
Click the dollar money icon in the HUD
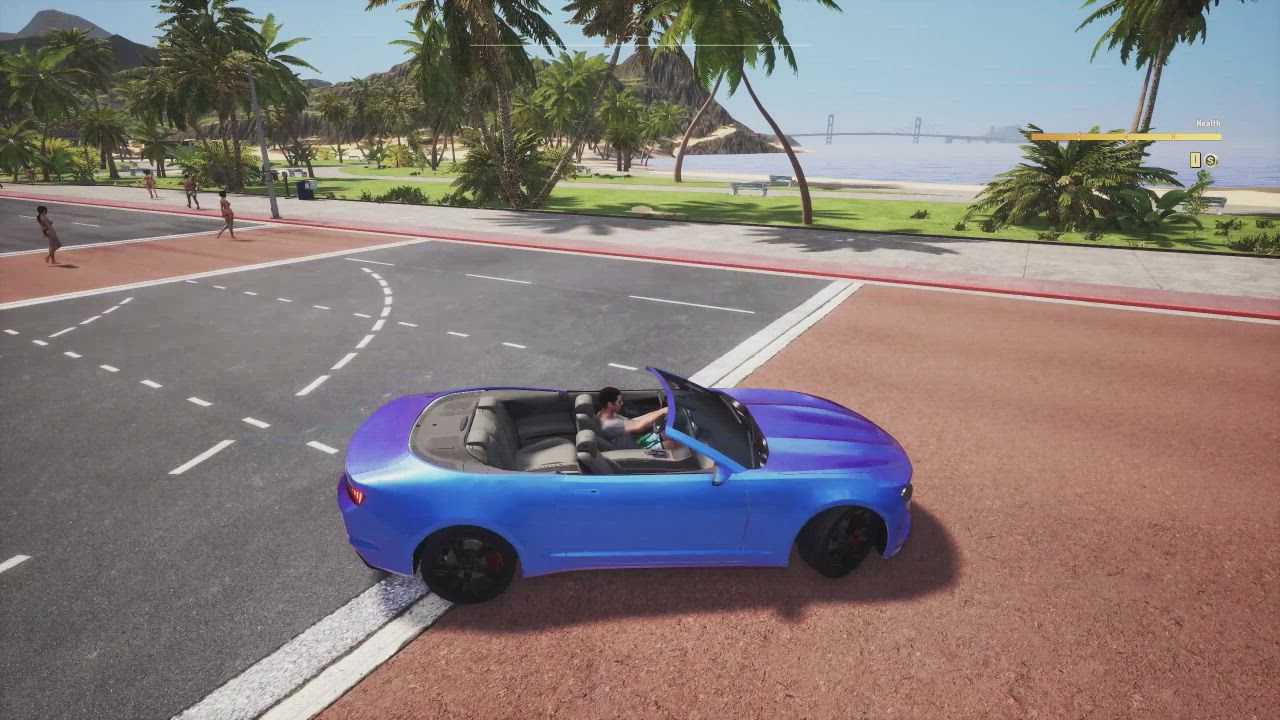tap(1211, 160)
